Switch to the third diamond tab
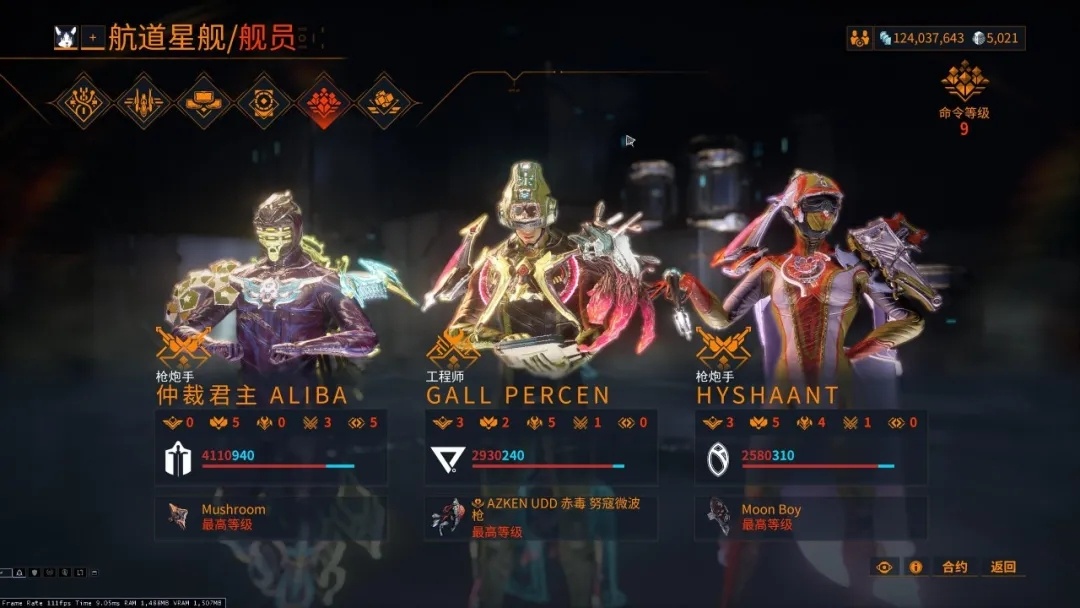Image resolution: width=1080 pixels, height=608 pixels. coord(203,102)
